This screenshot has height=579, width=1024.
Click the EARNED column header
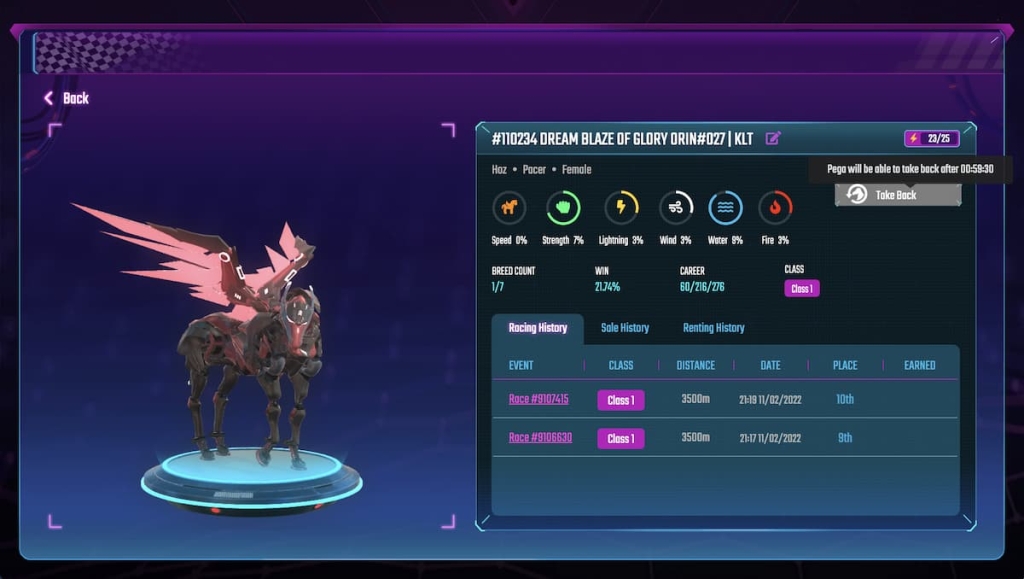pos(919,365)
